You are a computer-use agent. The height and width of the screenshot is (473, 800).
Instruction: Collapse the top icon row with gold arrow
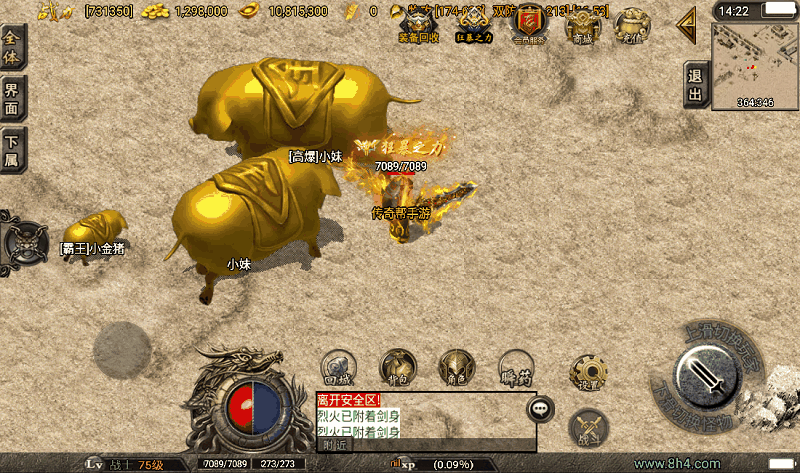(x=687, y=26)
